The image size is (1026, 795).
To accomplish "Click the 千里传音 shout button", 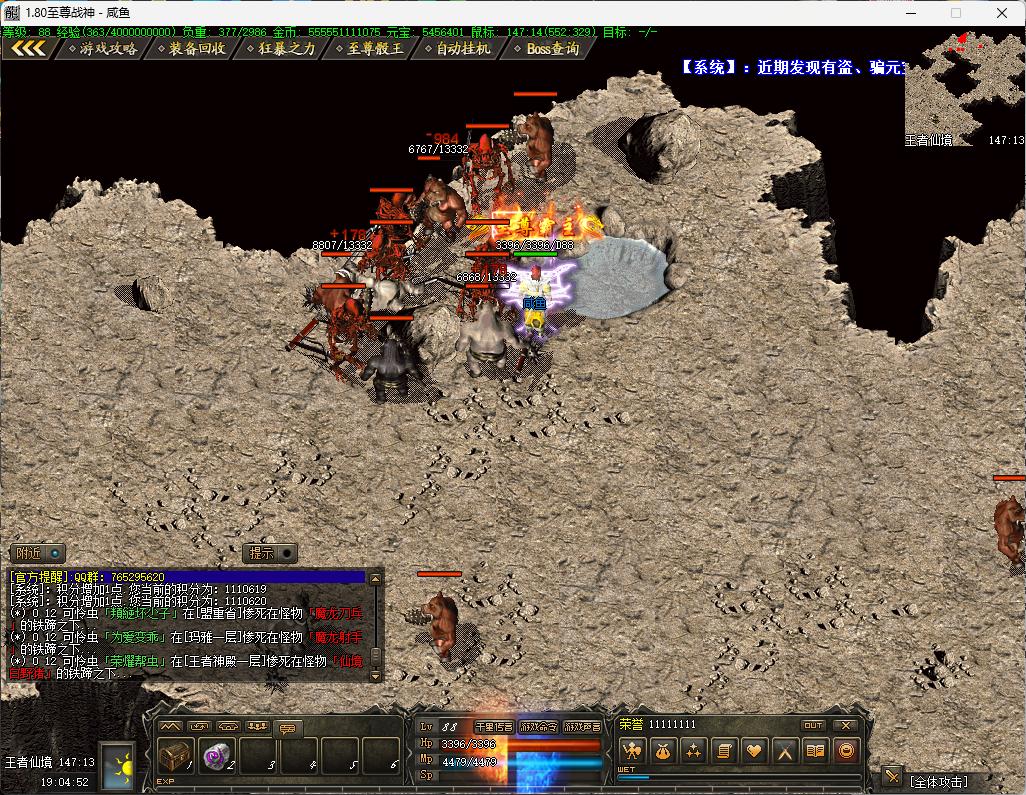I will tap(493, 727).
